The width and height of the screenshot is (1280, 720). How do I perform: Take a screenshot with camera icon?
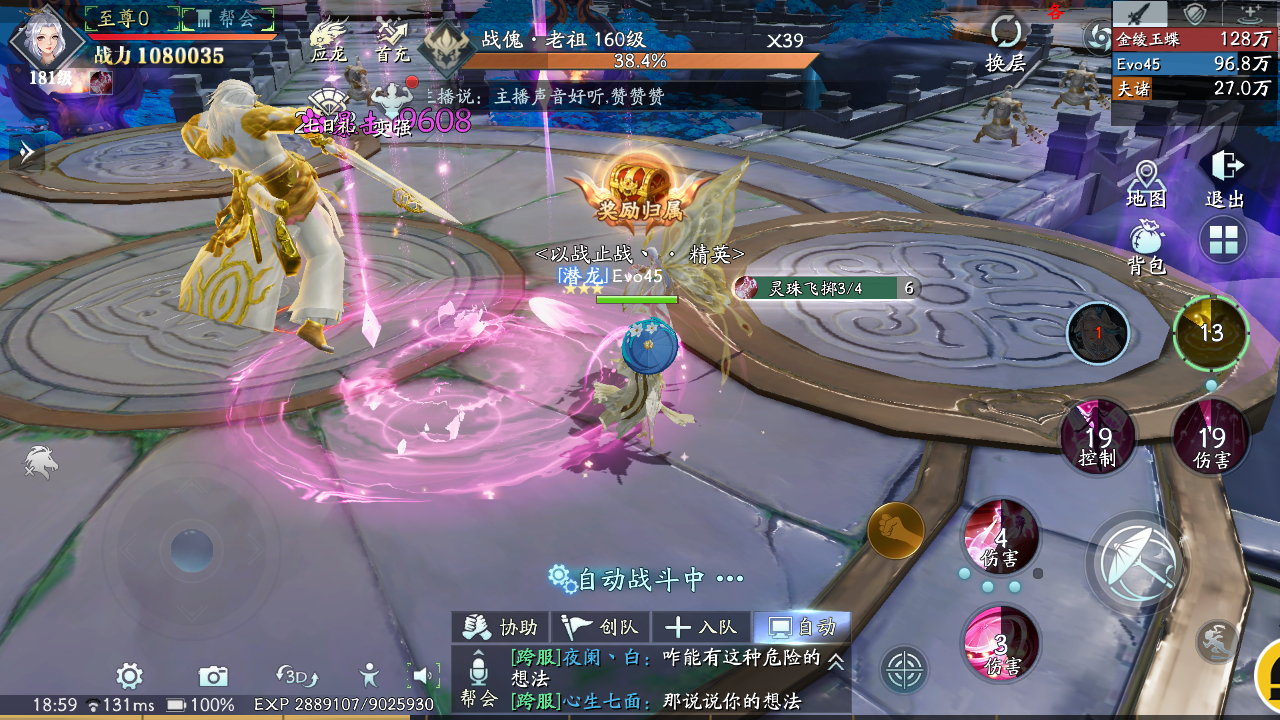click(x=213, y=677)
